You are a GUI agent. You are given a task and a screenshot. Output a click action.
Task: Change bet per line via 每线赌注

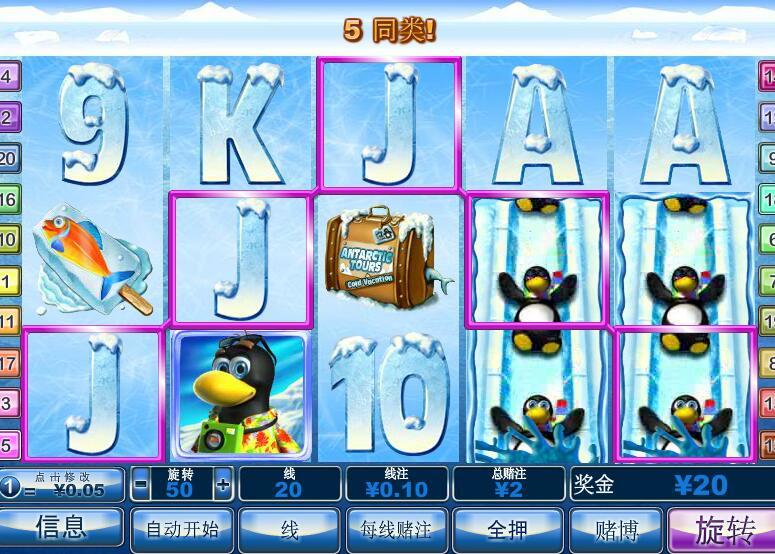[396, 528]
